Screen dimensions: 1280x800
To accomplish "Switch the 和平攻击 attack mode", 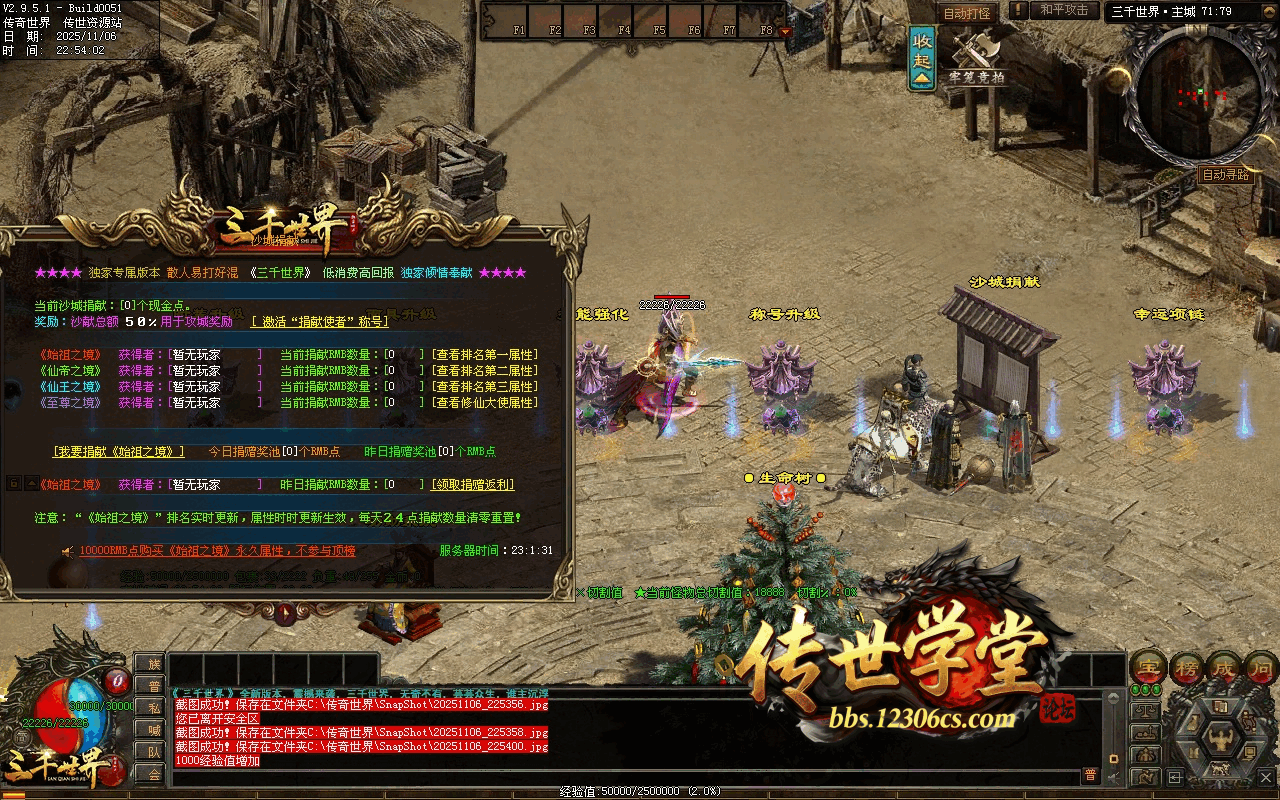I will (1064, 10).
